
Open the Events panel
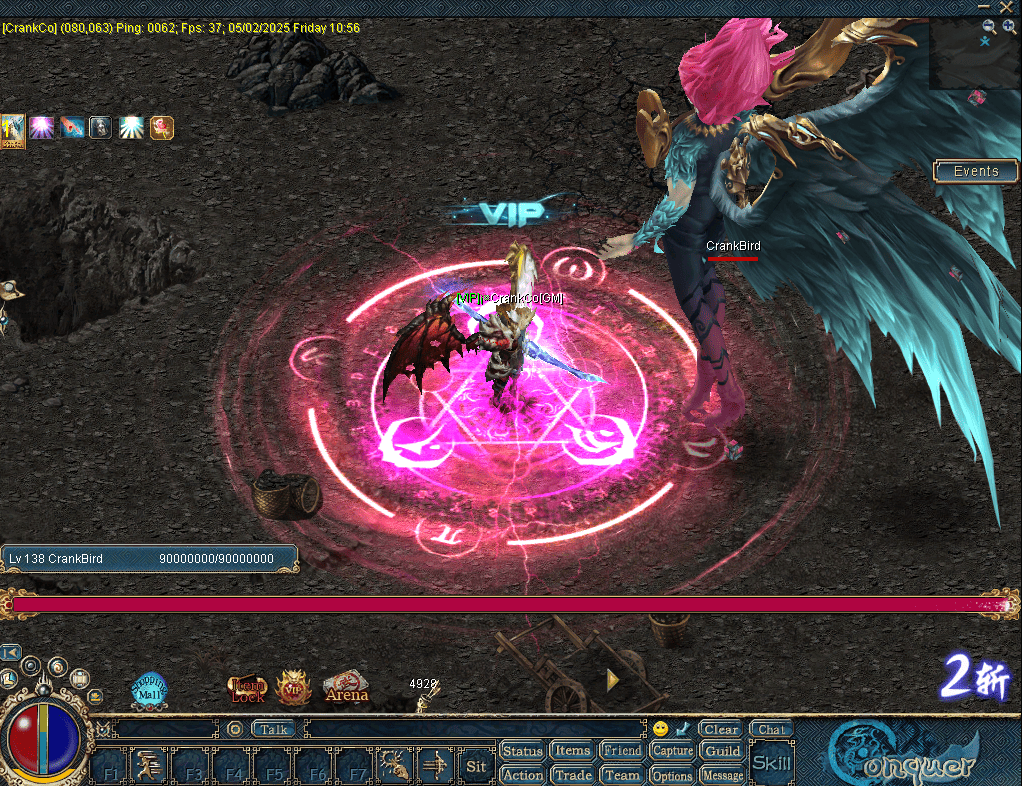tap(975, 171)
